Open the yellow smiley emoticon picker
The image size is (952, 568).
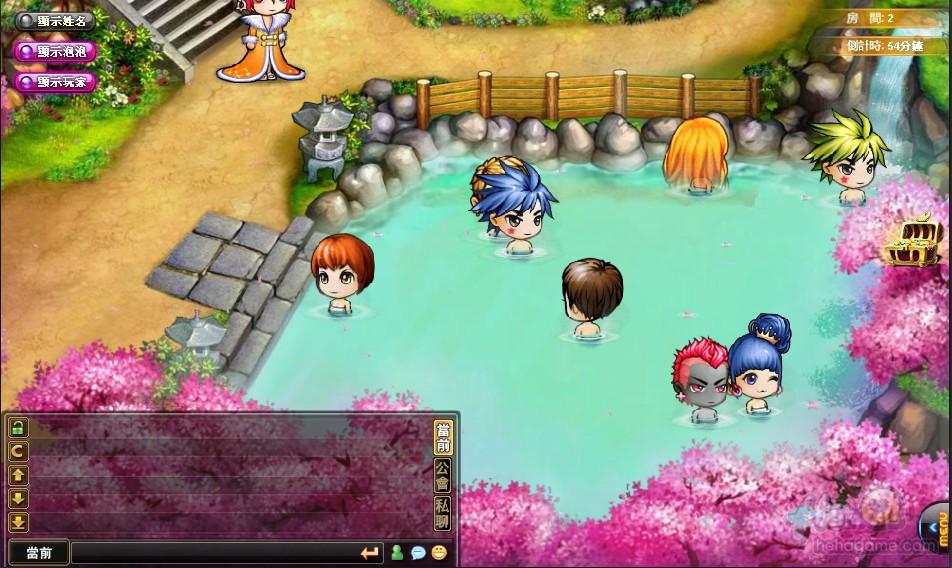[x=439, y=552]
